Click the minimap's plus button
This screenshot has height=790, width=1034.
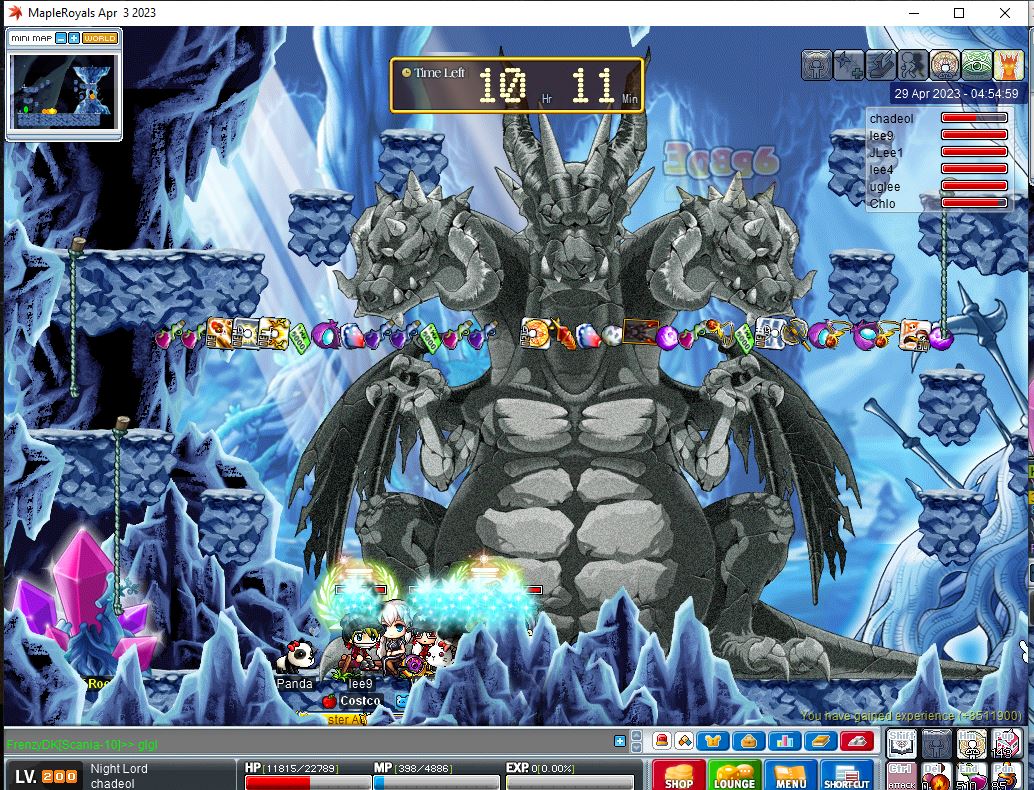coord(74,38)
